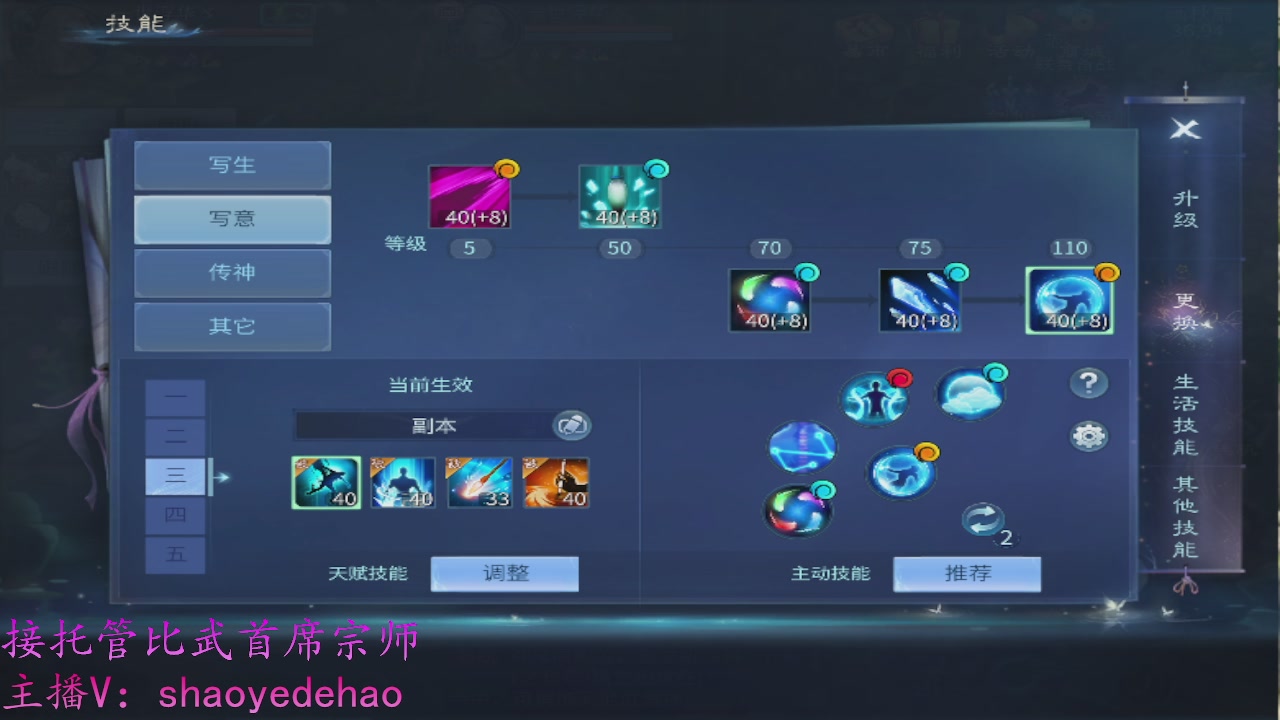Open the settings gear icon

(1087, 434)
